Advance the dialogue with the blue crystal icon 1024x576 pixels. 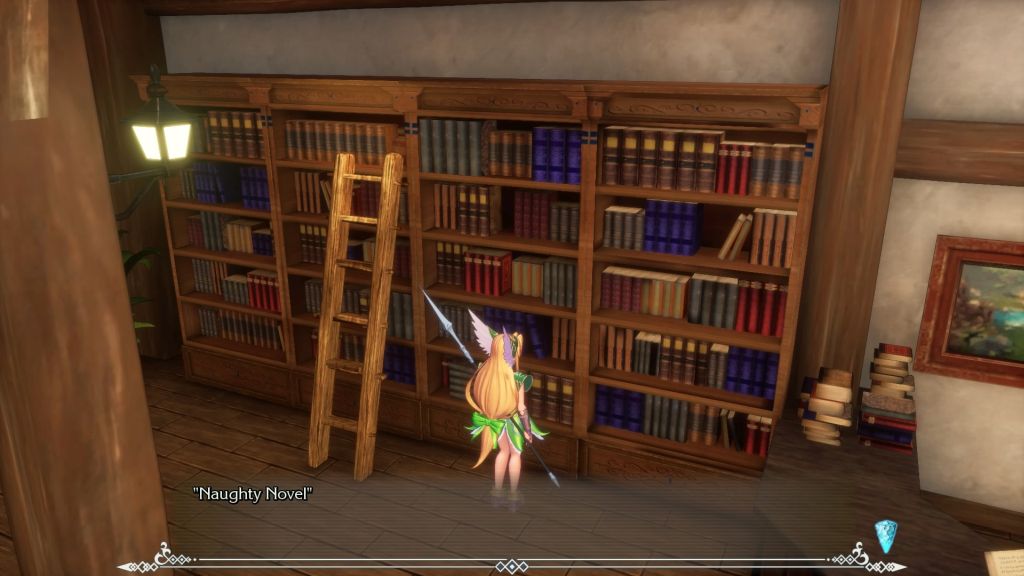(x=885, y=535)
